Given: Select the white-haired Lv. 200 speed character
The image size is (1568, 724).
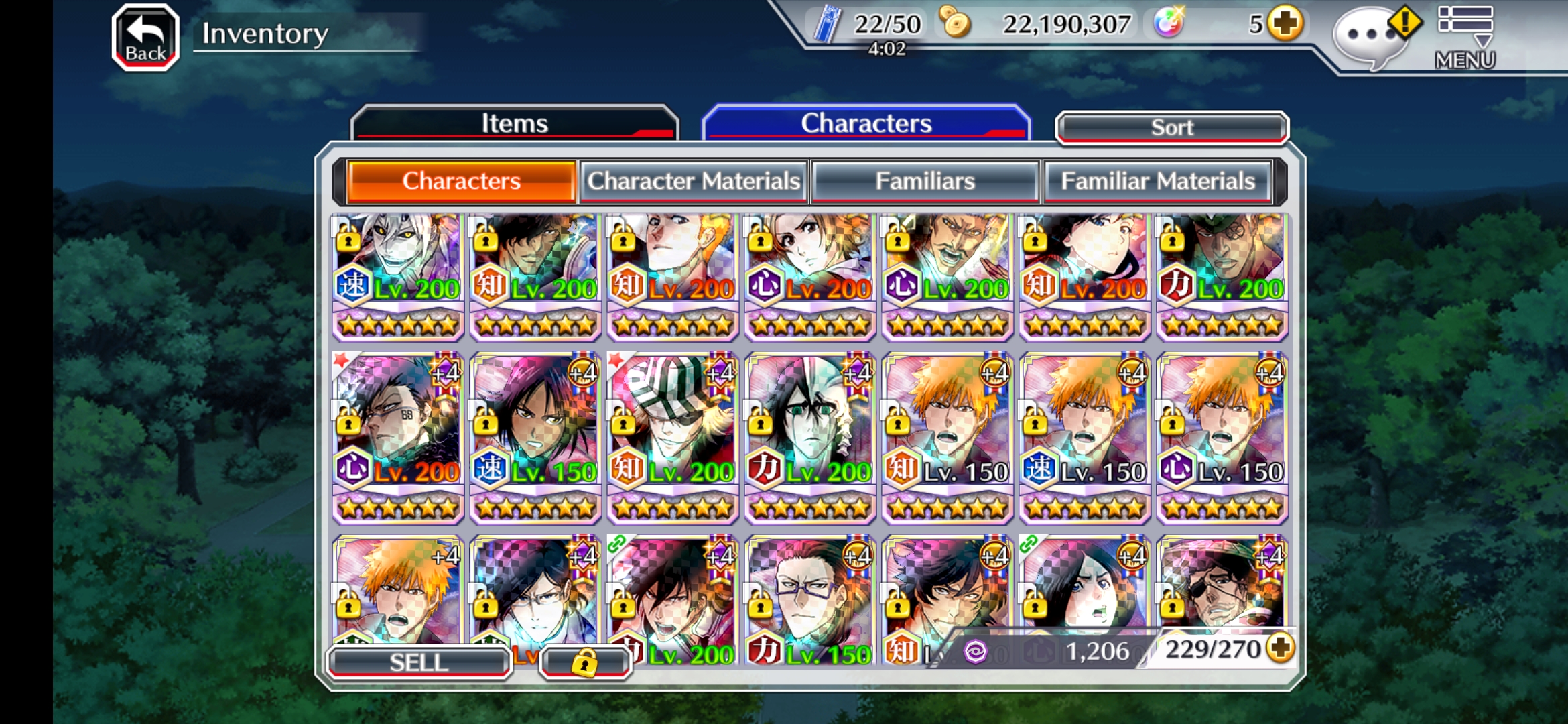Looking at the screenshot, I should tap(398, 275).
